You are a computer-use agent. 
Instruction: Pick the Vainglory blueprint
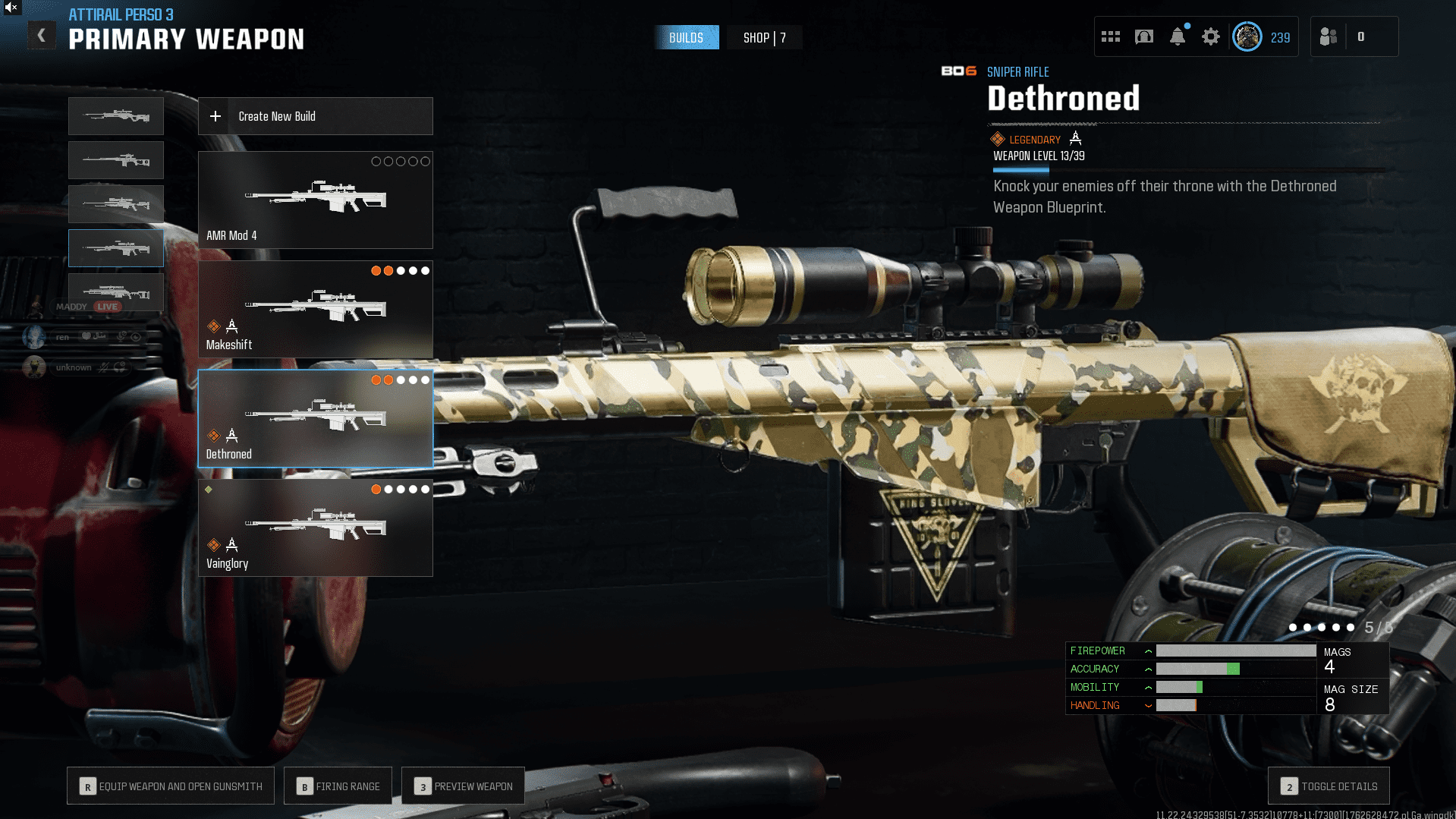(315, 528)
